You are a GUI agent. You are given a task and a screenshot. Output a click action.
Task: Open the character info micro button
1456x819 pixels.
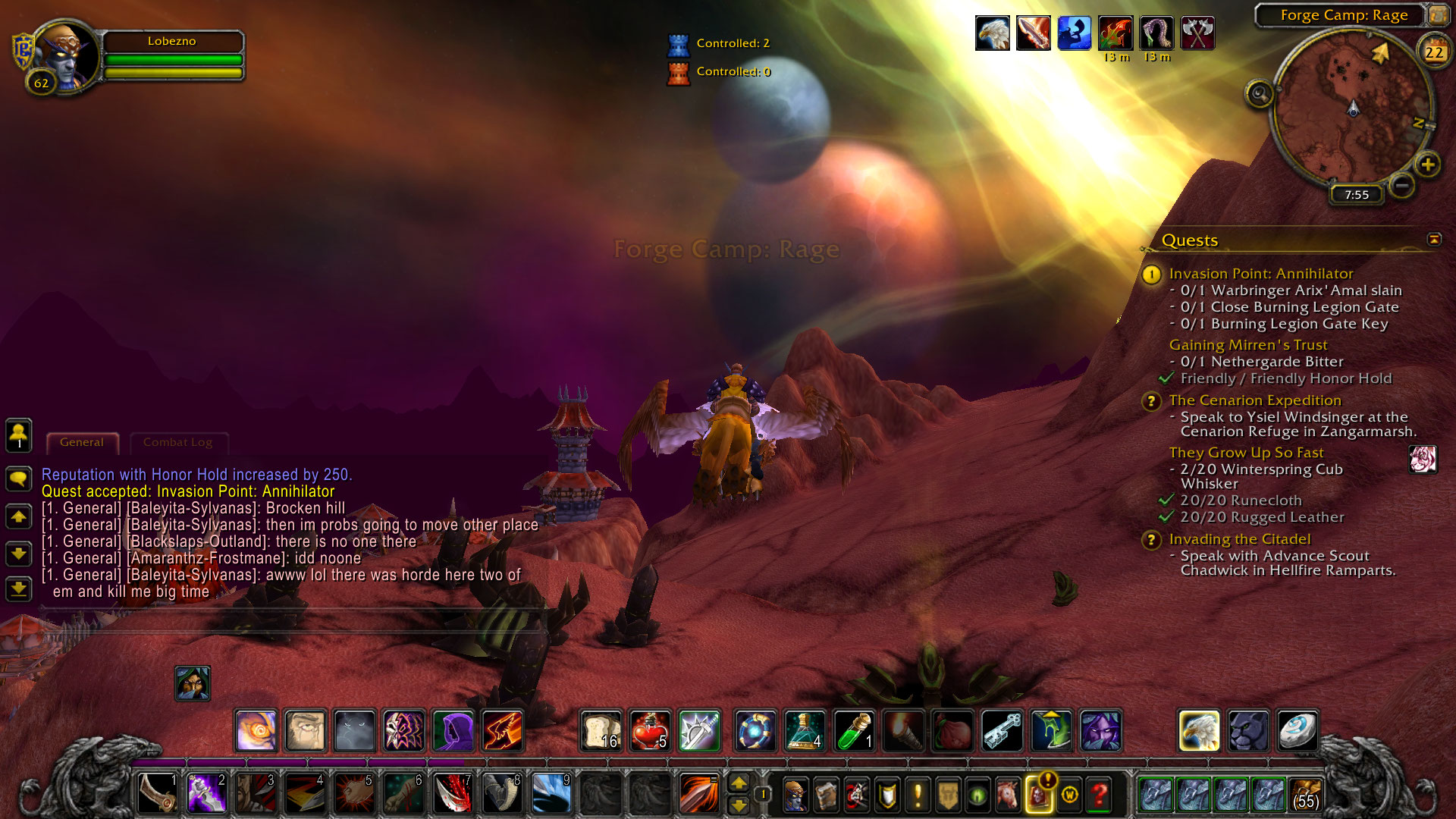click(795, 795)
